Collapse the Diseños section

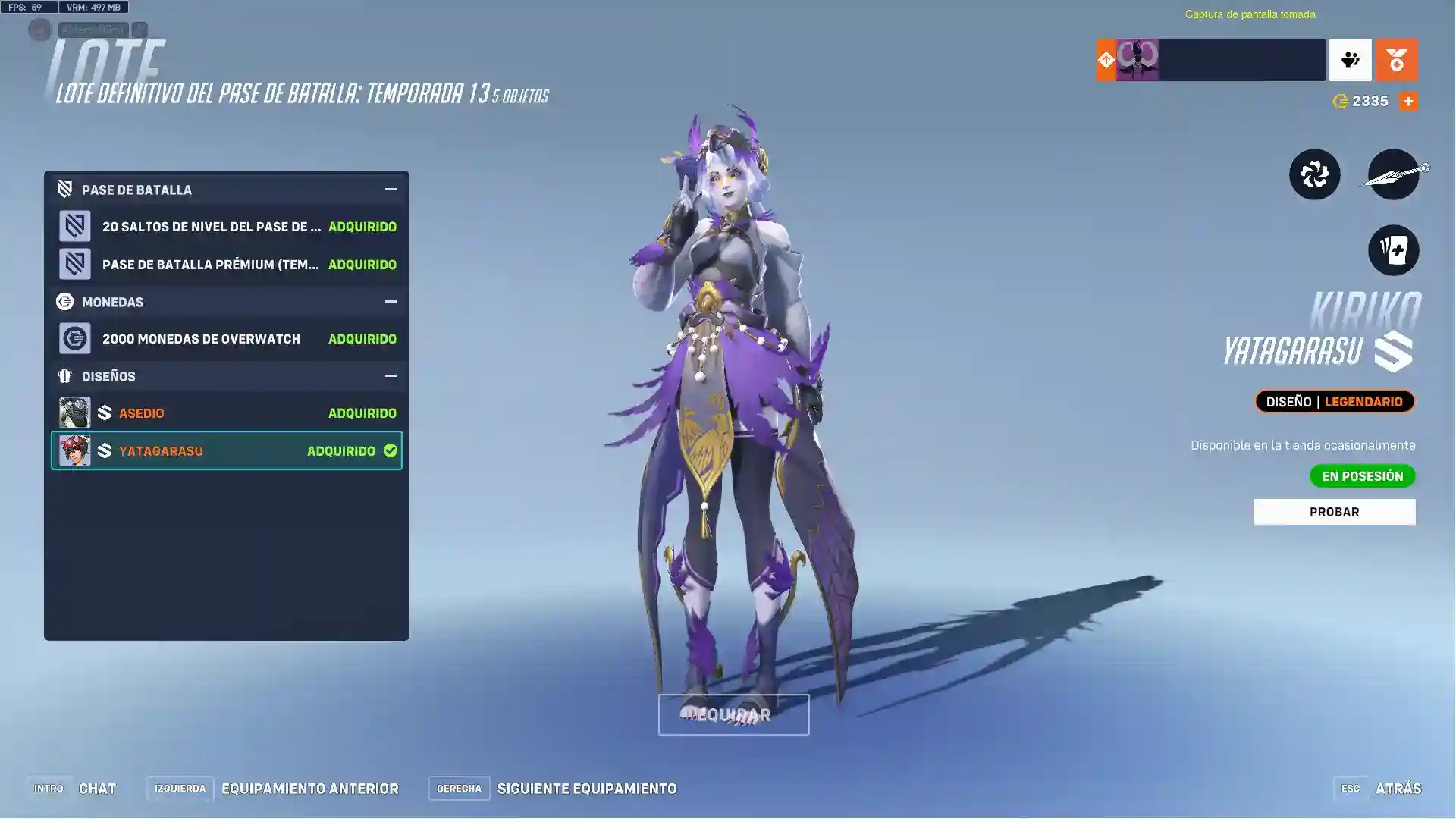point(389,375)
